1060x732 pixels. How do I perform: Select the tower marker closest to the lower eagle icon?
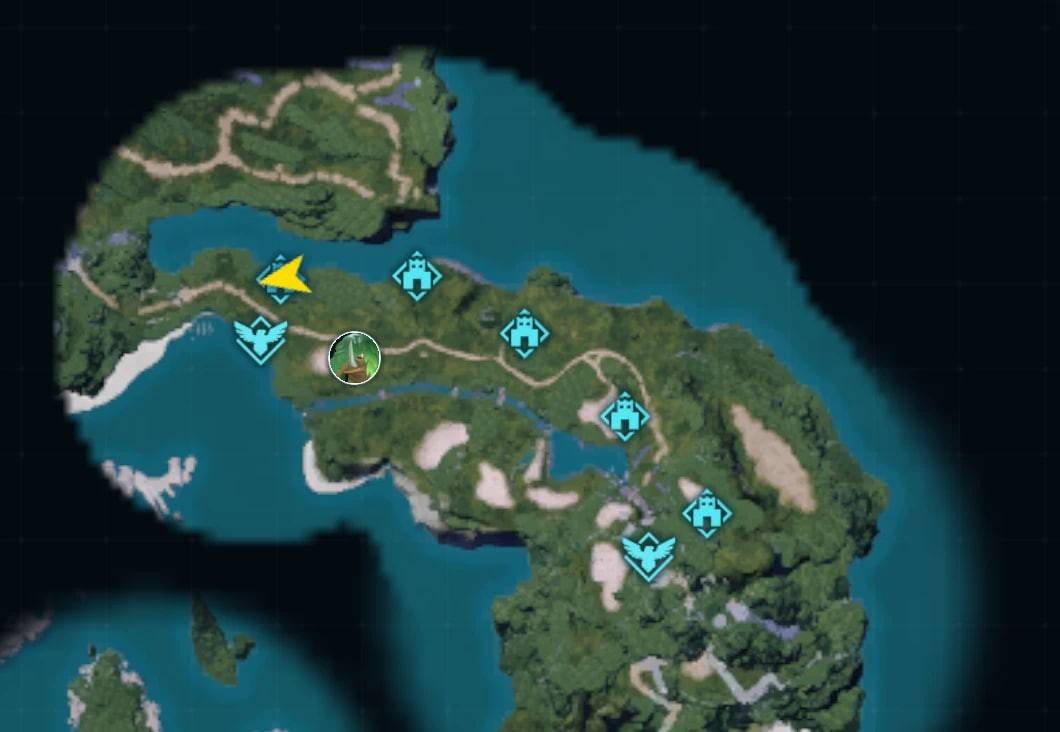click(707, 514)
